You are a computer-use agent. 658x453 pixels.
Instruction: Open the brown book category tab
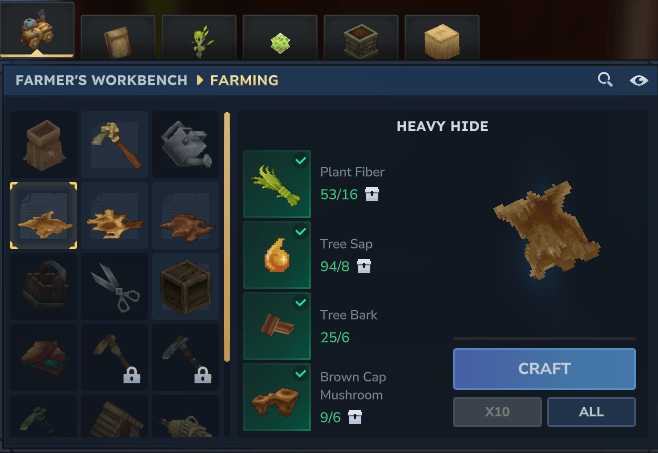point(117,38)
